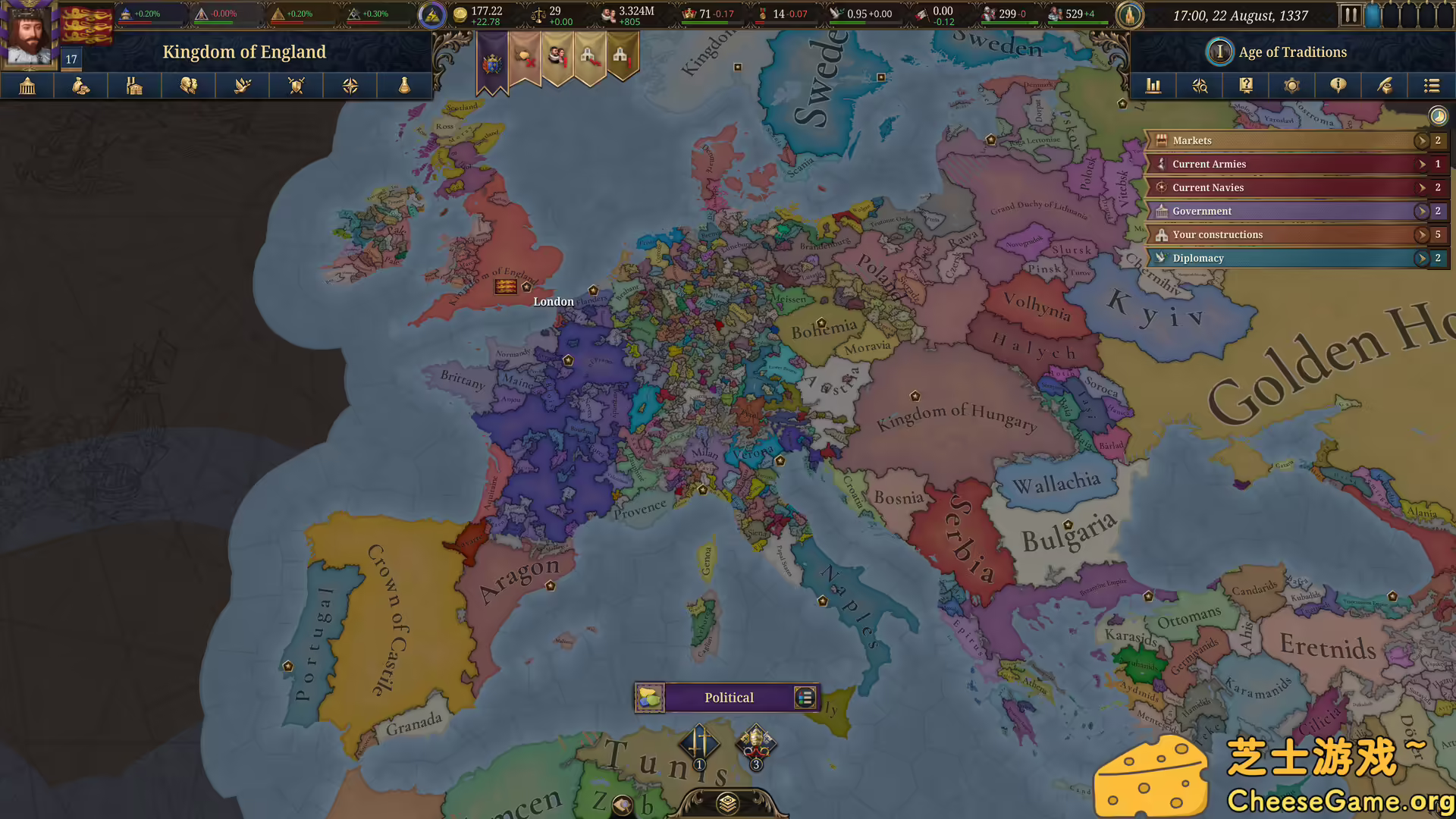Open the game settings gear icon
This screenshot has height=819, width=1456.
coord(1292,86)
